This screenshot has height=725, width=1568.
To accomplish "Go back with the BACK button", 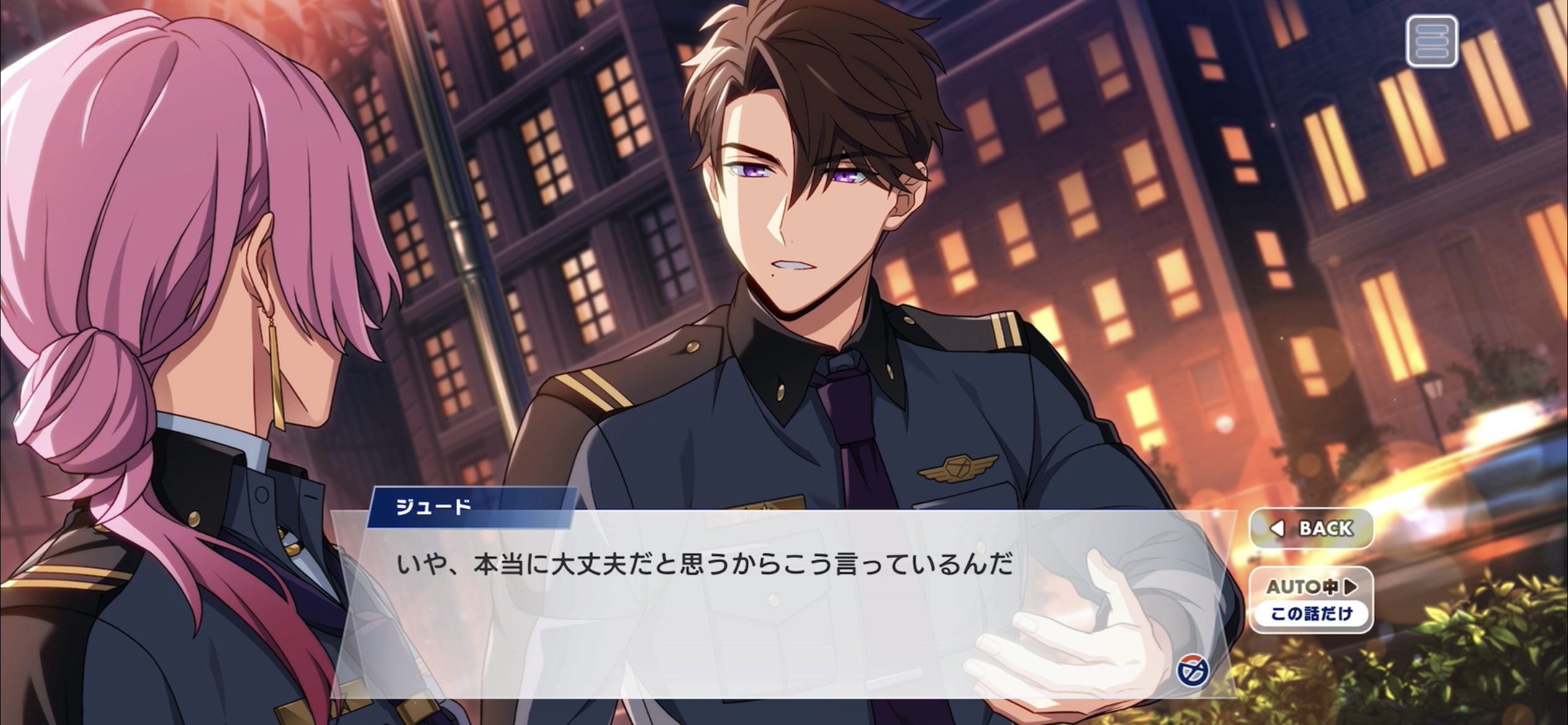I will [x=1311, y=528].
